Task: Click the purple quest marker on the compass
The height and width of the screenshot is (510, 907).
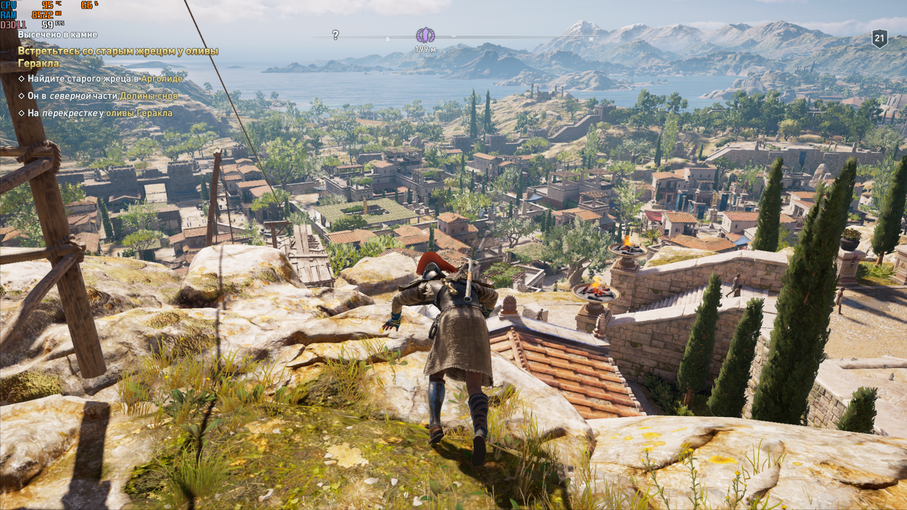Action: click(x=425, y=35)
